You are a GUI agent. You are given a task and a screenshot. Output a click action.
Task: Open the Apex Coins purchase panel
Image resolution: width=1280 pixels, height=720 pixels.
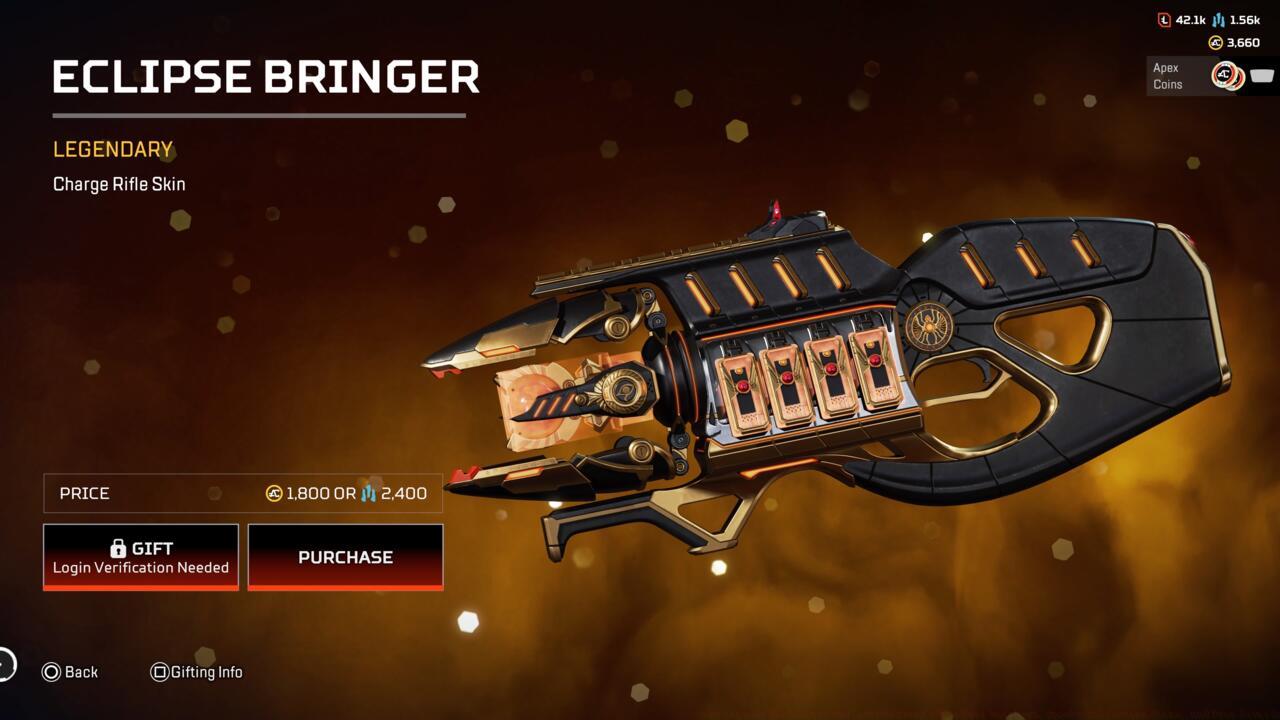1211,76
